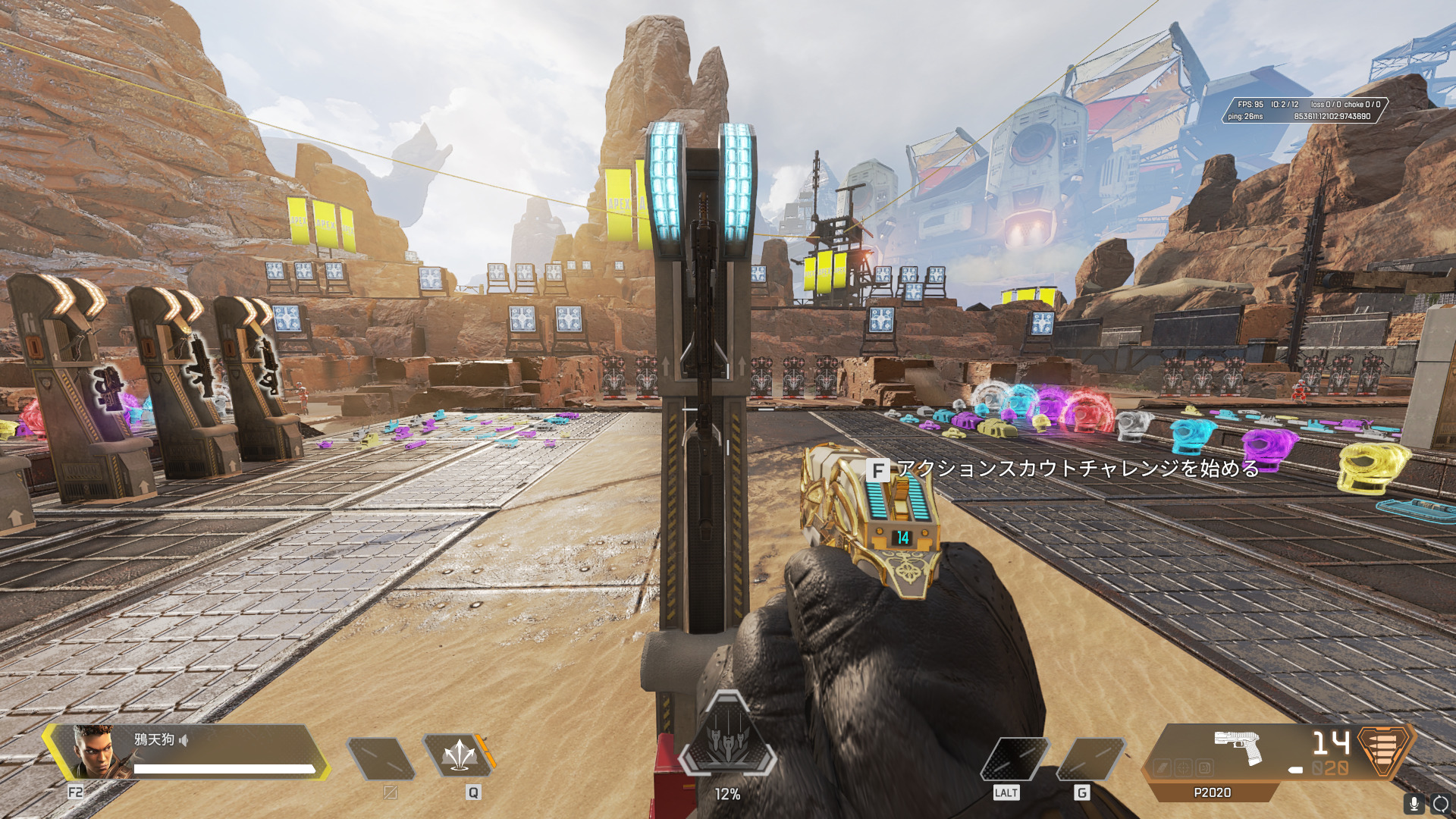Click the speaker icon beside the player name
The image size is (1456, 819).
[x=184, y=739]
